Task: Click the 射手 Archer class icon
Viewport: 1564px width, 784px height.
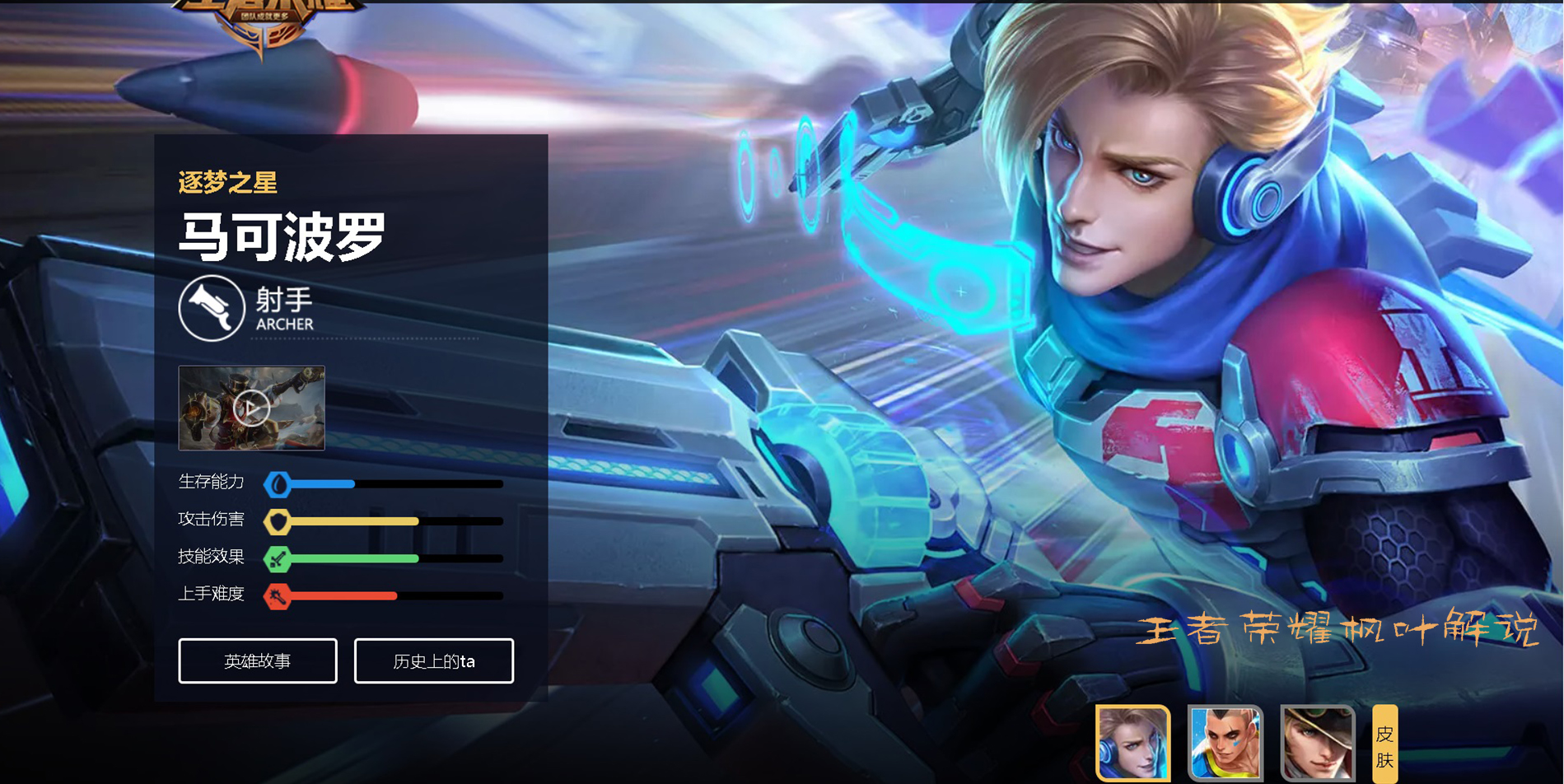Action: 212,308
